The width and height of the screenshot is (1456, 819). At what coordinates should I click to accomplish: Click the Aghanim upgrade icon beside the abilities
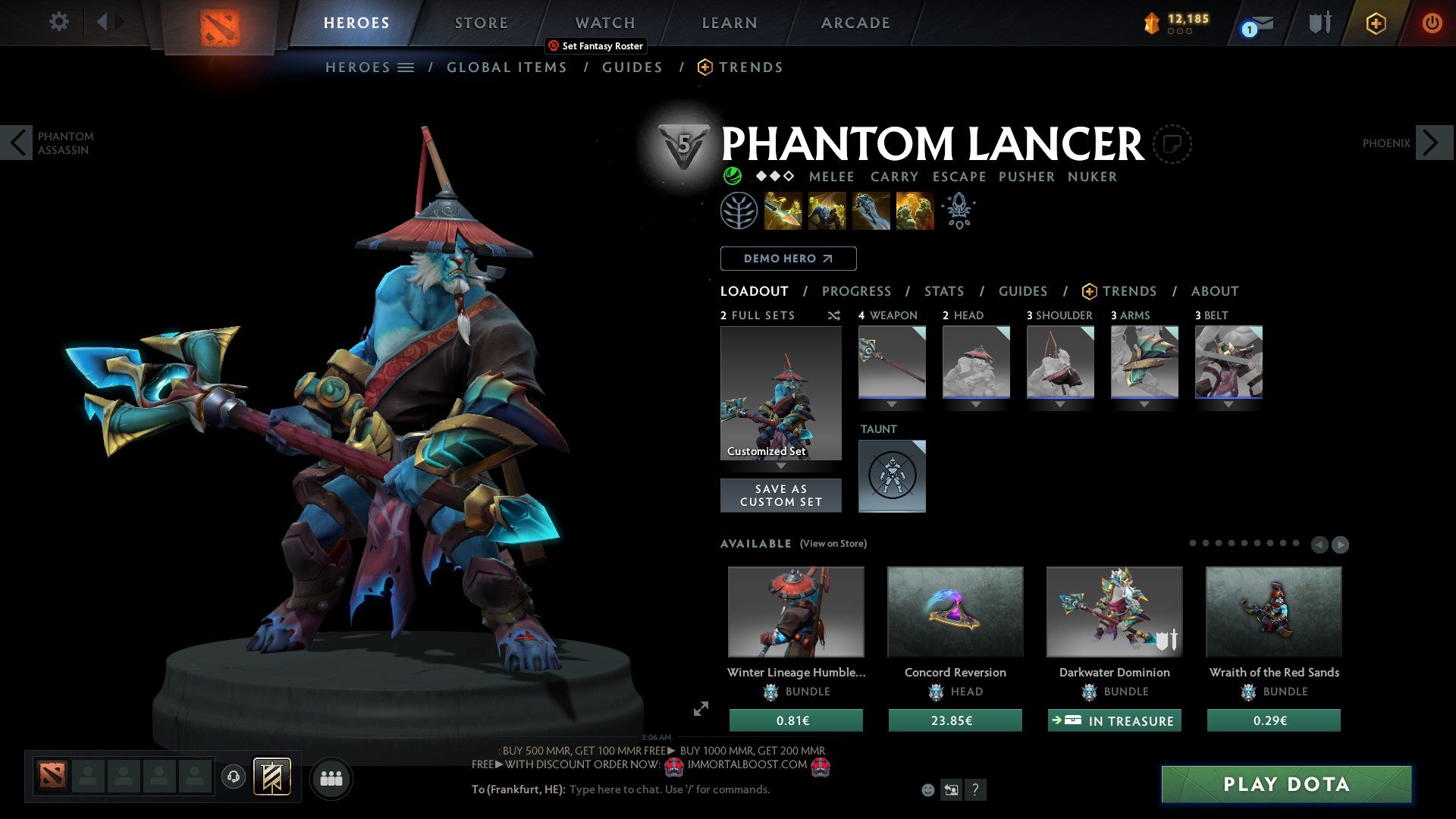(x=957, y=211)
